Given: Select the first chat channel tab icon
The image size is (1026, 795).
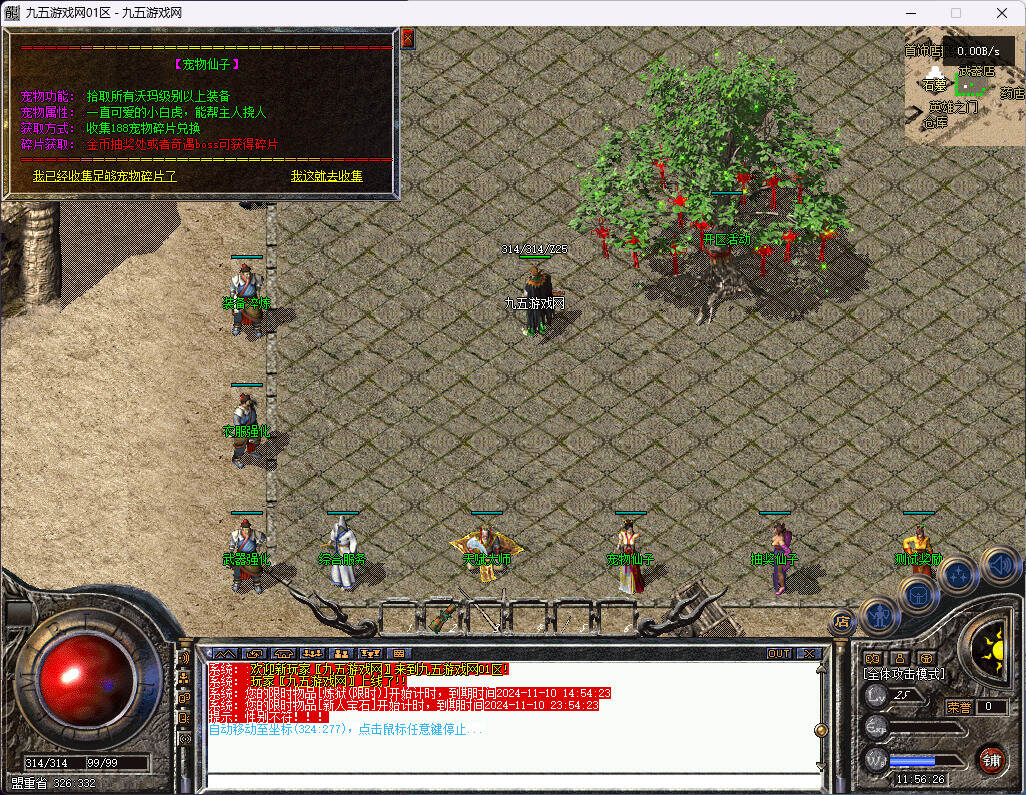Looking at the screenshot, I should point(225,653).
